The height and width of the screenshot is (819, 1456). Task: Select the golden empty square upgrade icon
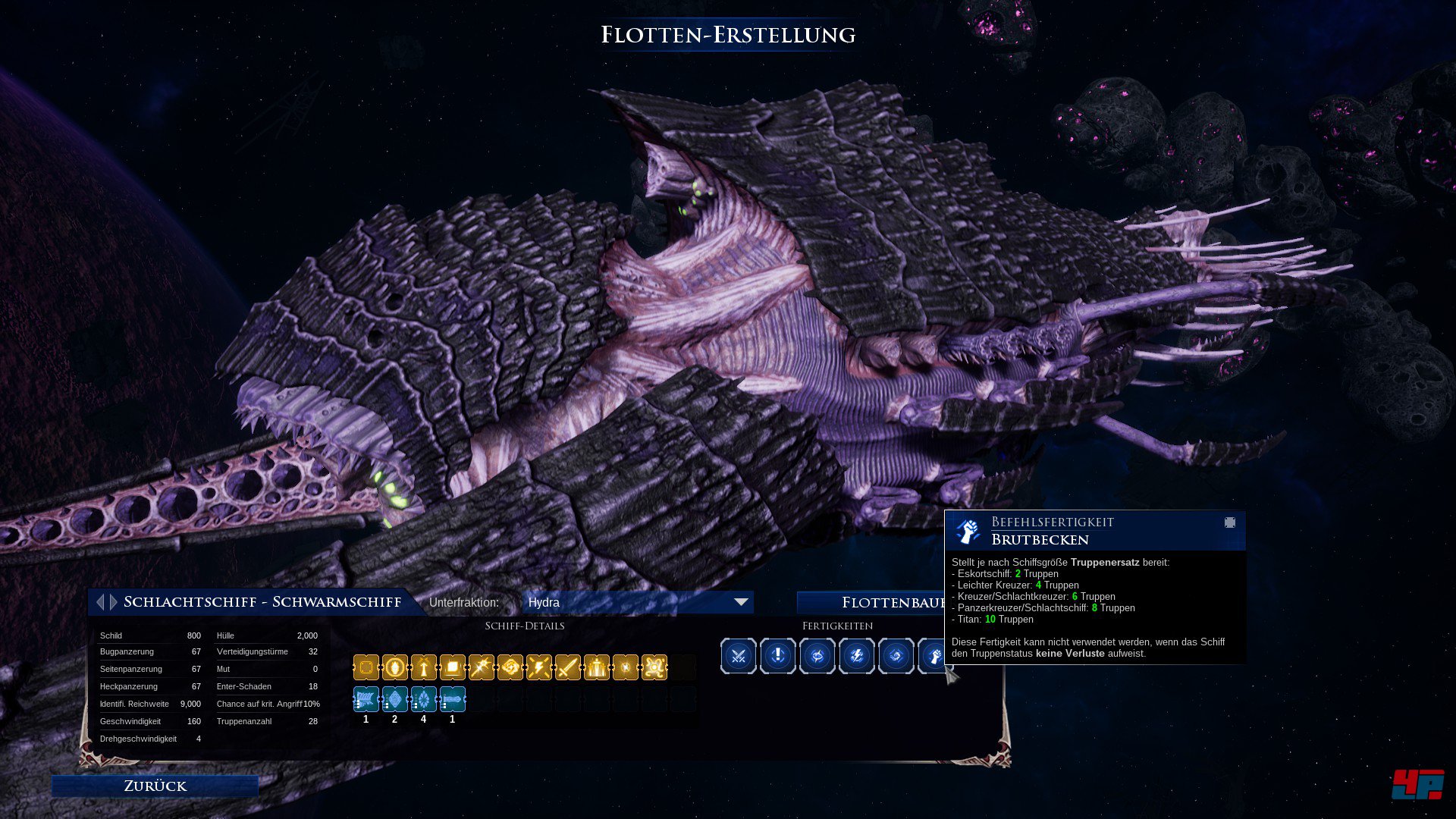pyautogui.click(x=366, y=667)
